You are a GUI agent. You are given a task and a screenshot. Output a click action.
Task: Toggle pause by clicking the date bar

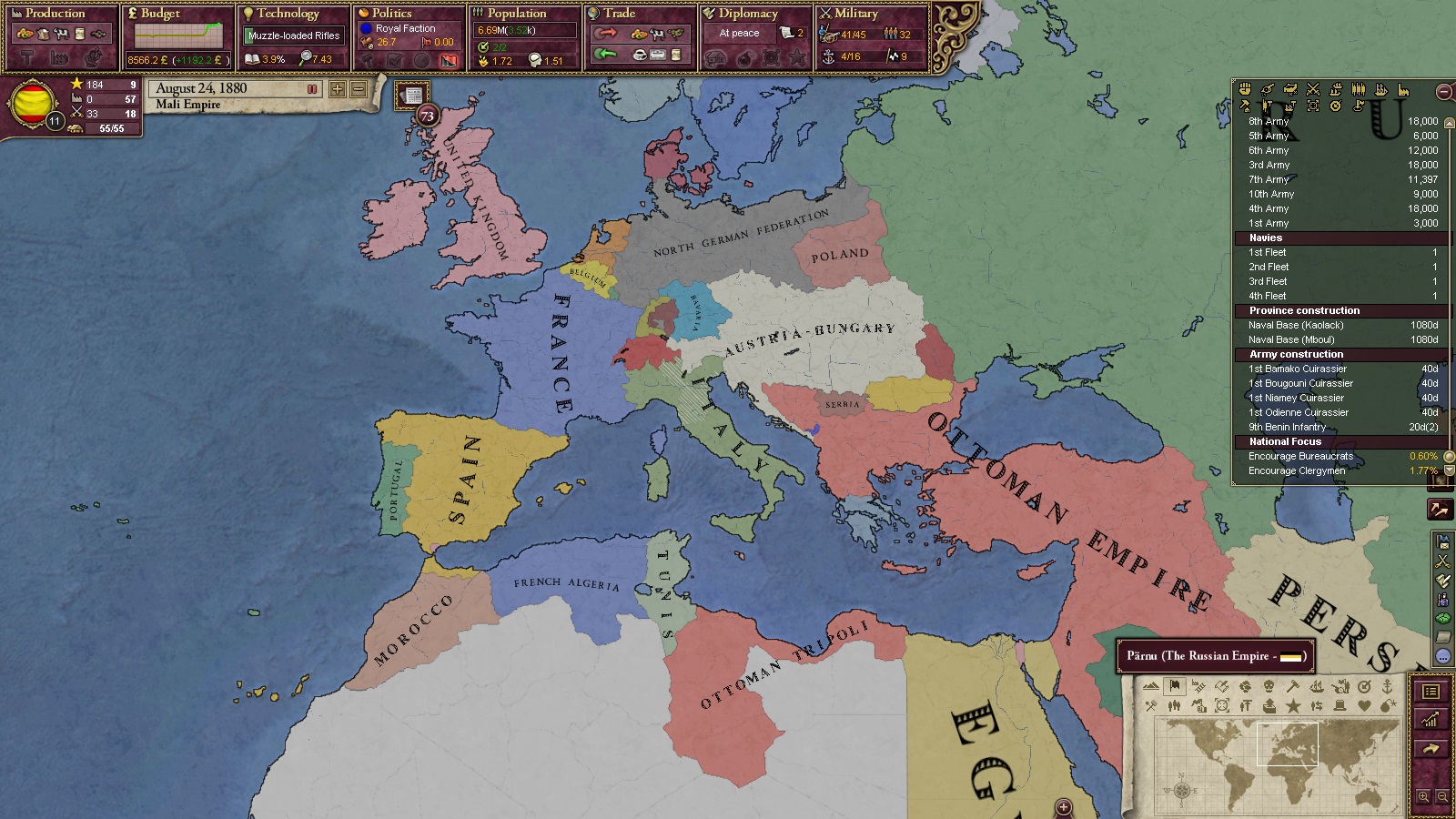[233, 89]
